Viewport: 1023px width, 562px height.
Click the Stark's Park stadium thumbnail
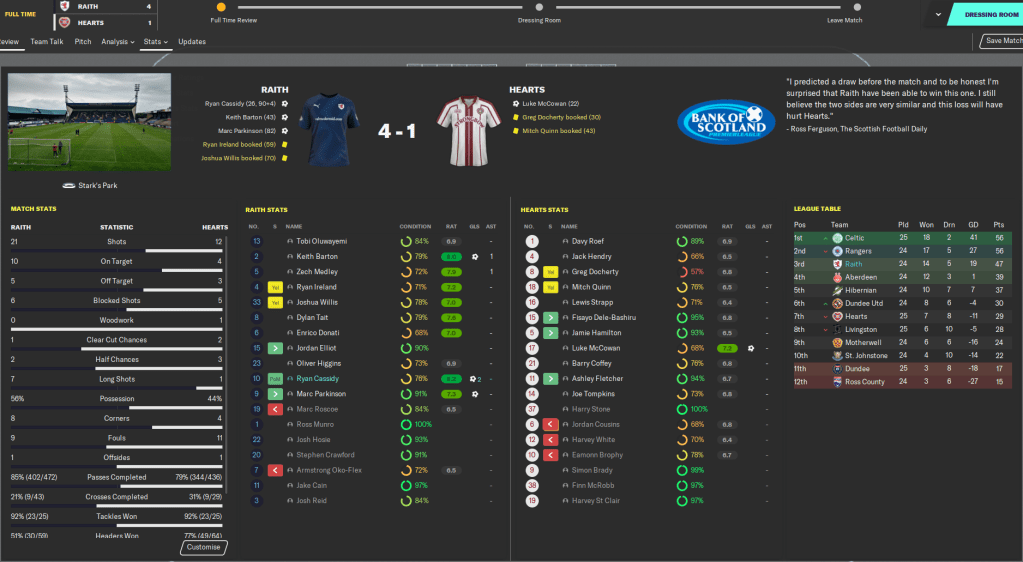click(89, 120)
